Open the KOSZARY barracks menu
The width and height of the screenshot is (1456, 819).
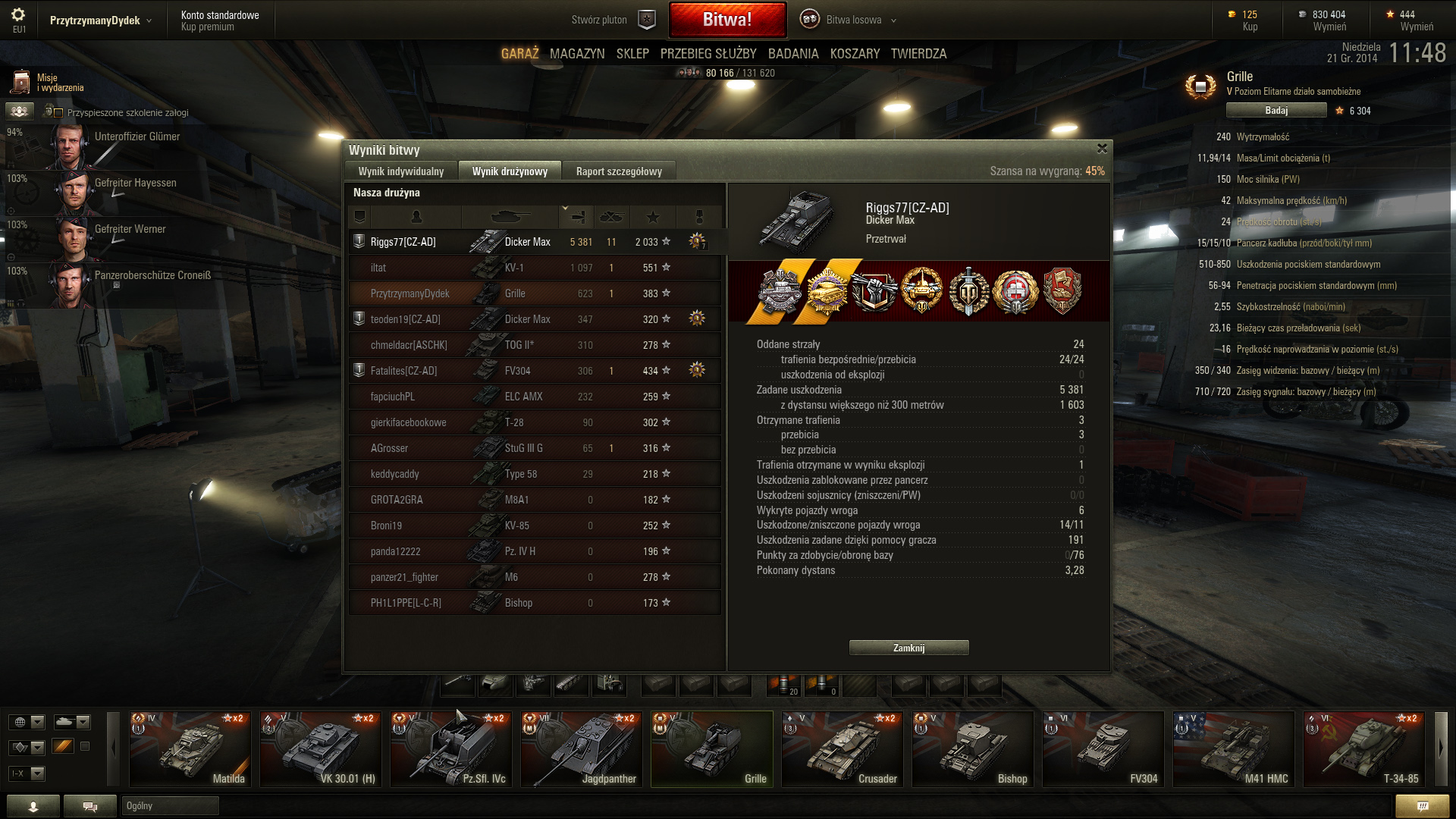(855, 54)
